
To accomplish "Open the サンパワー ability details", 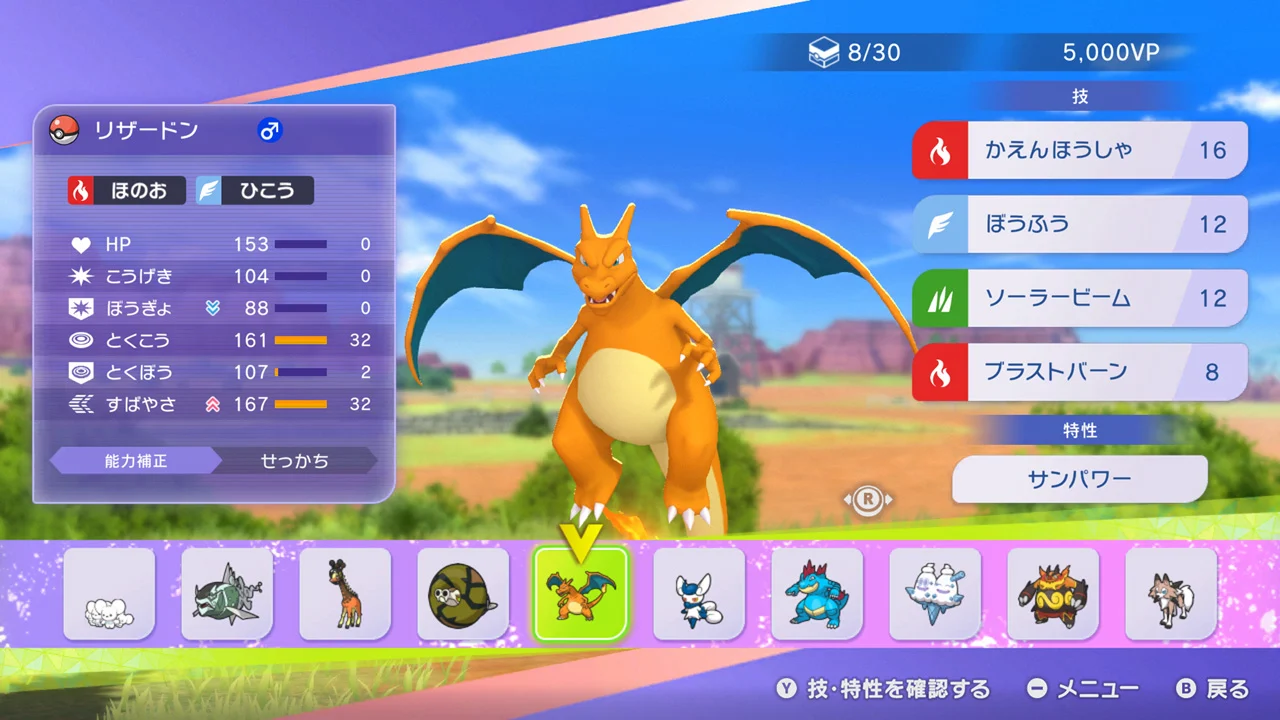I will click(x=1079, y=479).
